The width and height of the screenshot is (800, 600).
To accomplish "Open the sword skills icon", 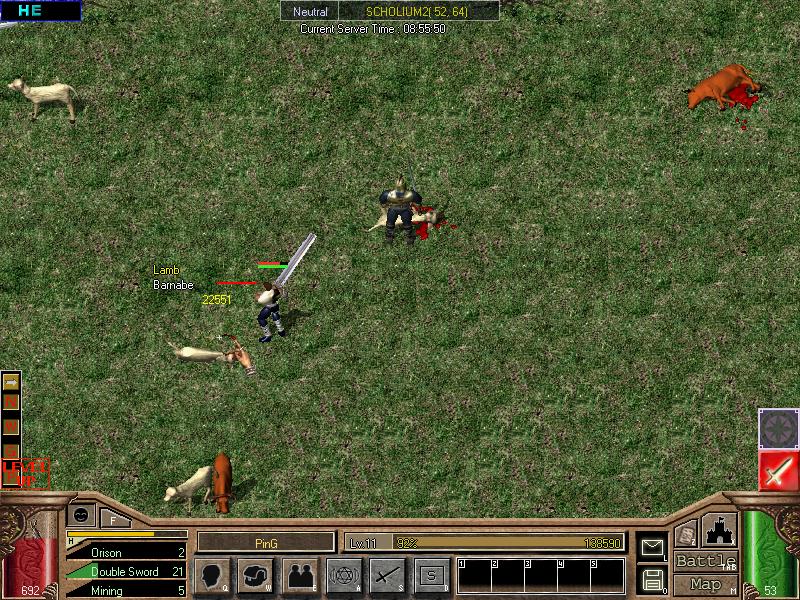I will coord(387,576).
